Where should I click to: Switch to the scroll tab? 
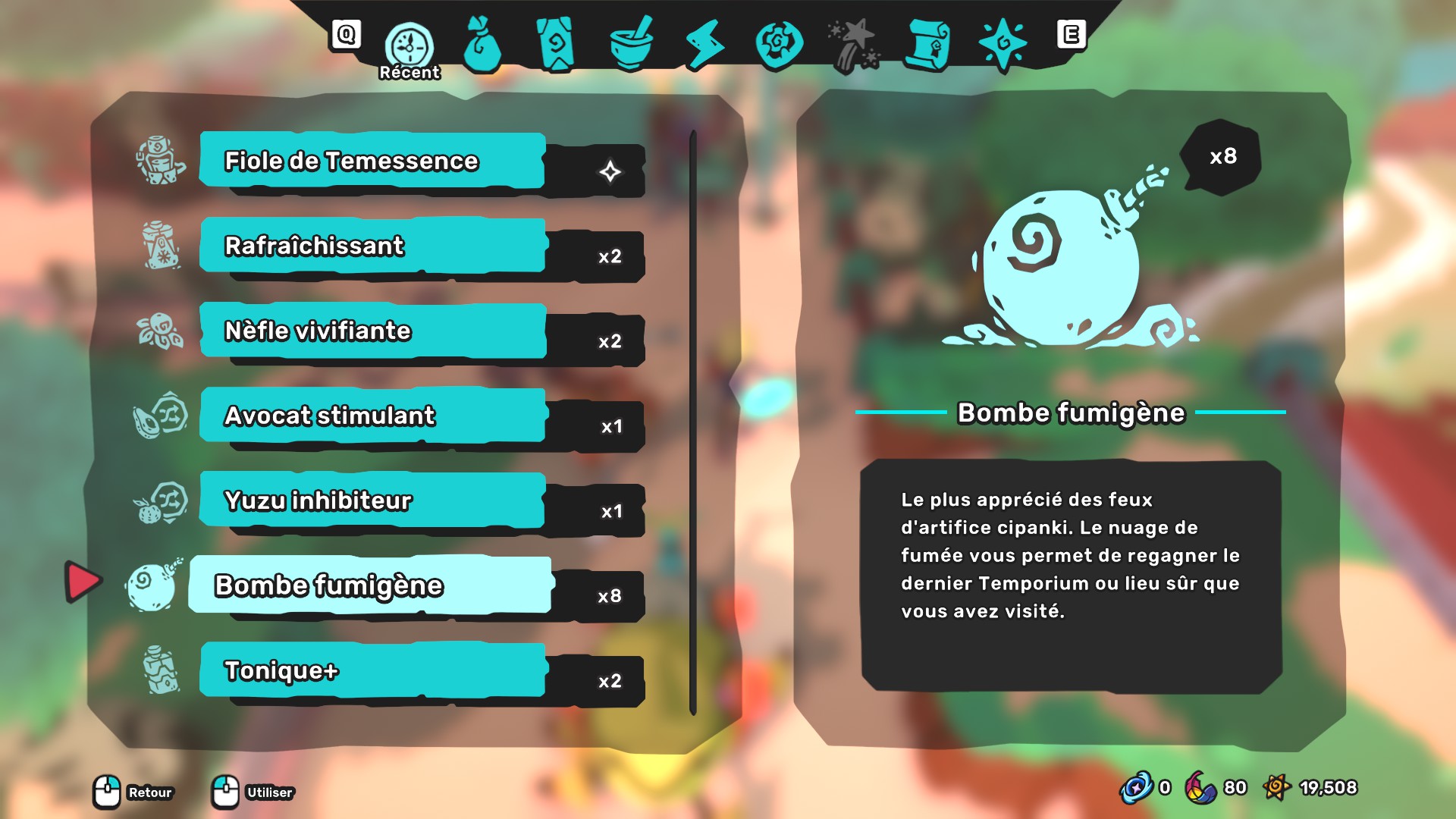pos(928,45)
